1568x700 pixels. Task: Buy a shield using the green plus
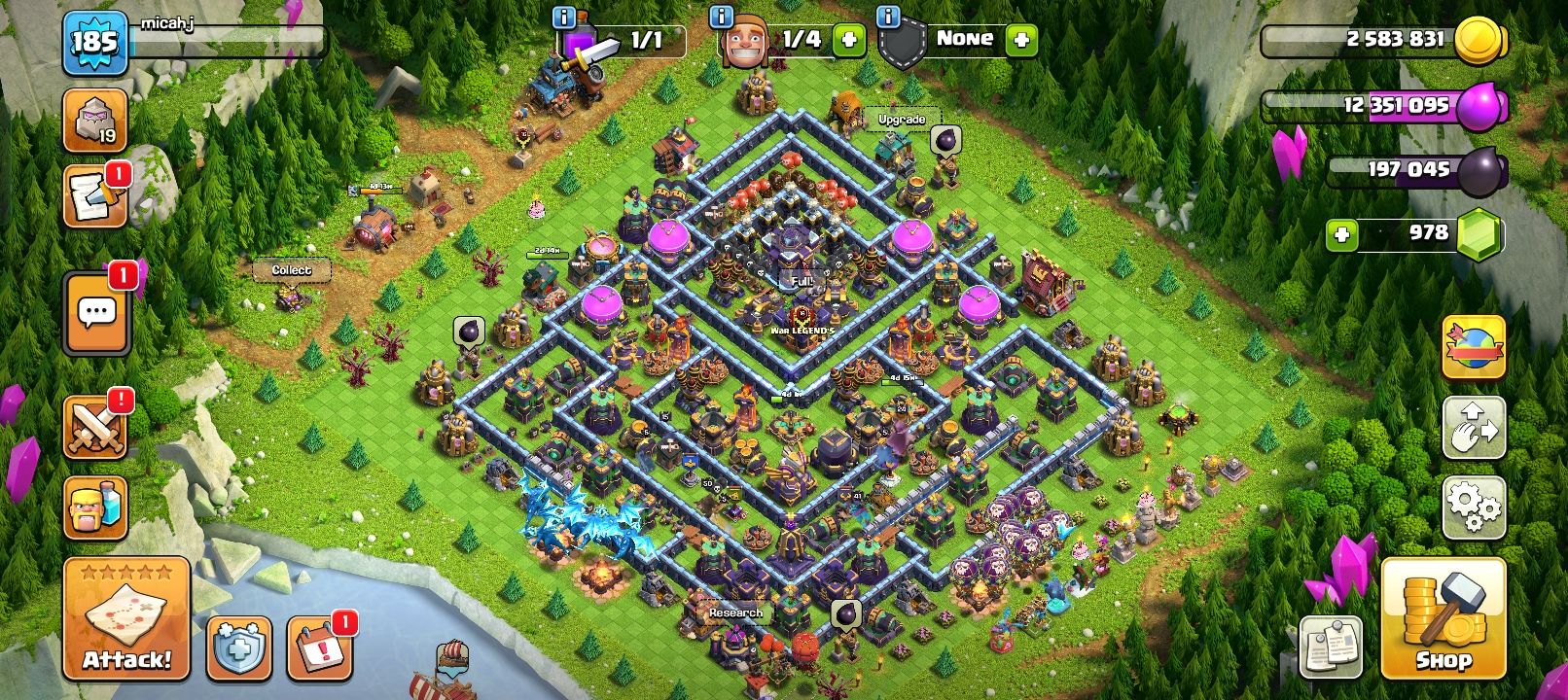(x=1021, y=40)
